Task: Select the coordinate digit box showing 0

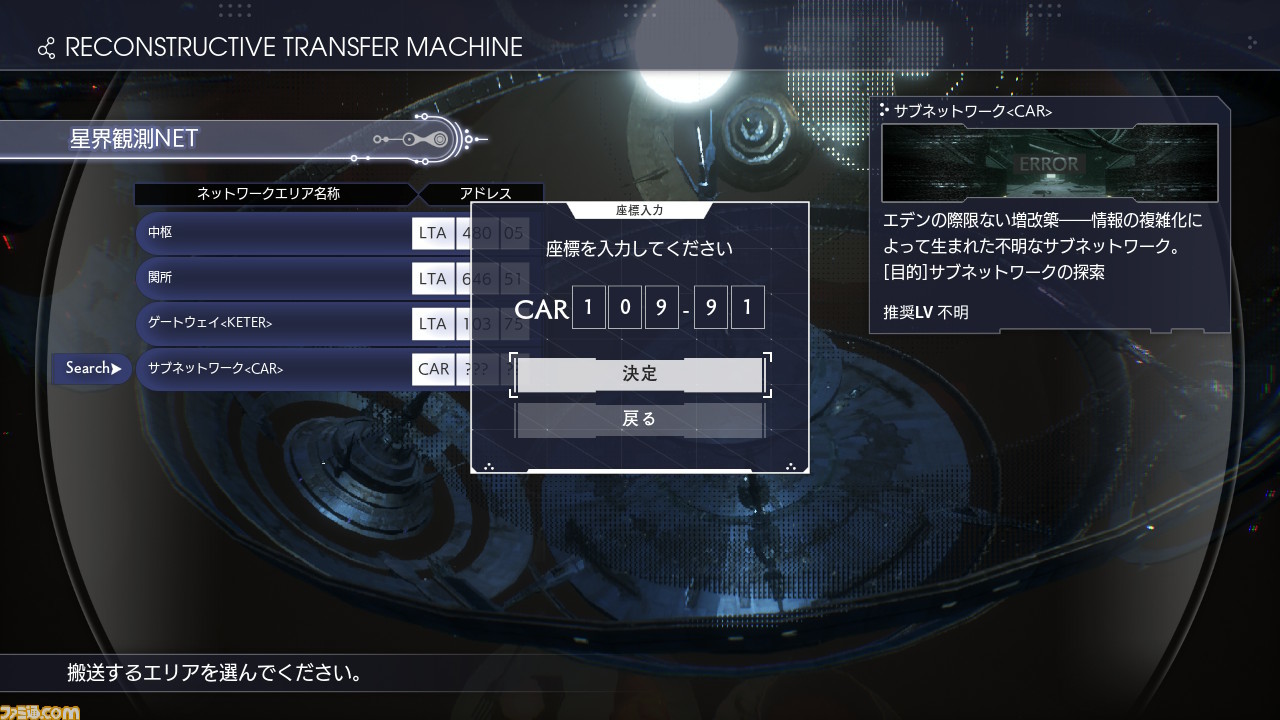Action: (624, 308)
